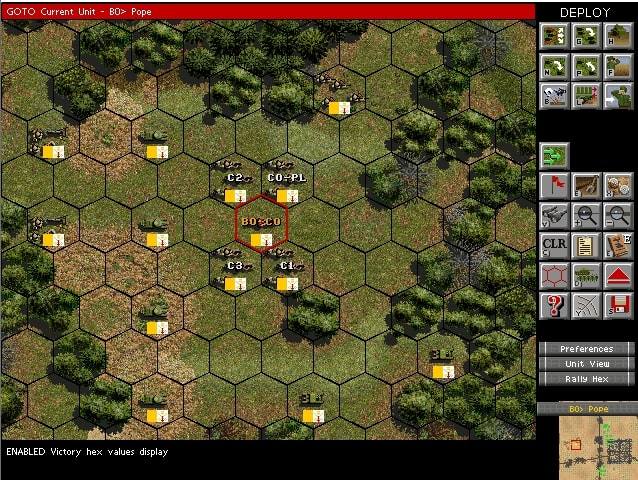The width and height of the screenshot is (638, 480).
Task: Click the red flag icon
Action: (554, 185)
